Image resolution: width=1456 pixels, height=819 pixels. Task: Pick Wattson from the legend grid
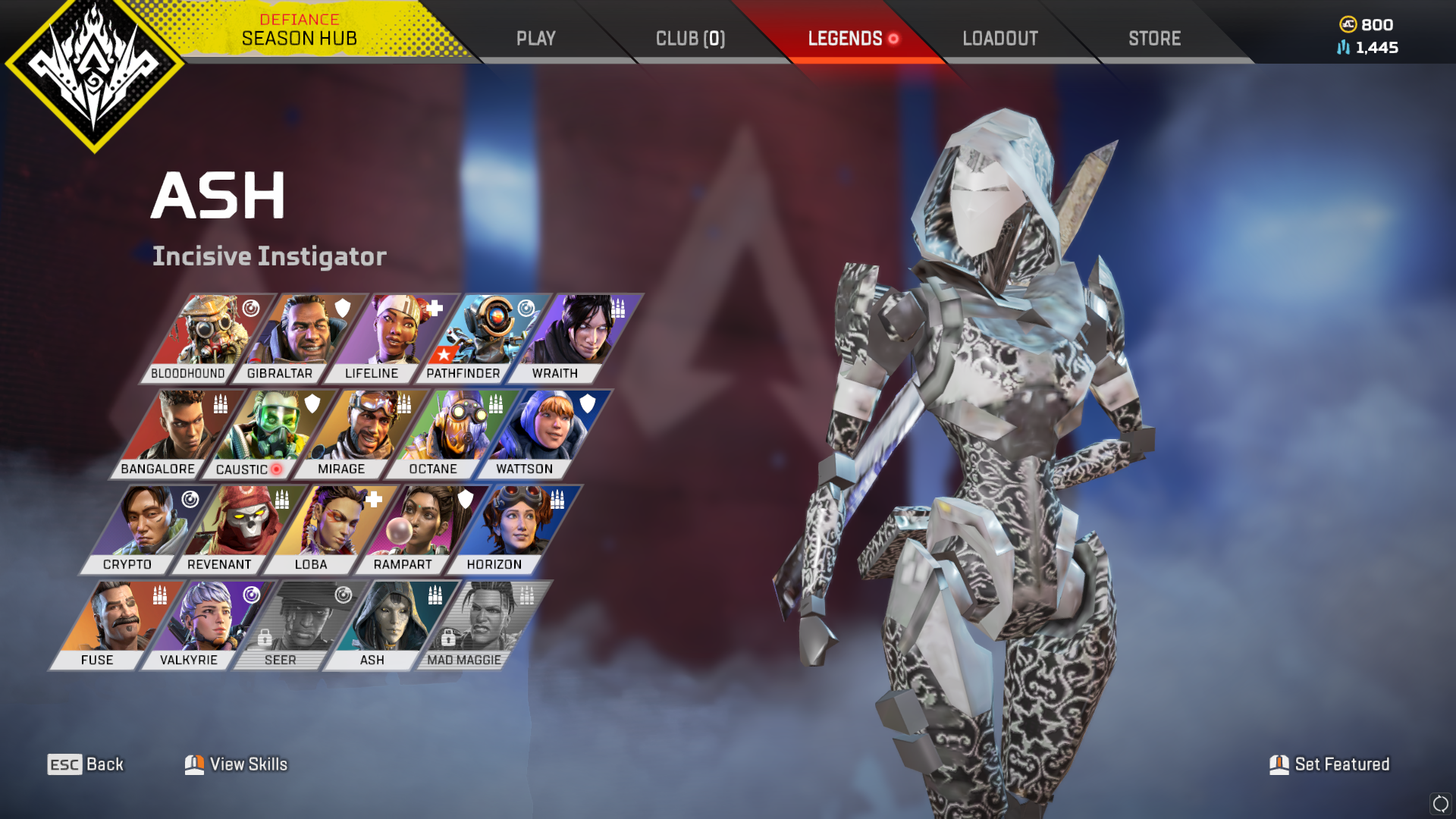pos(540,433)
